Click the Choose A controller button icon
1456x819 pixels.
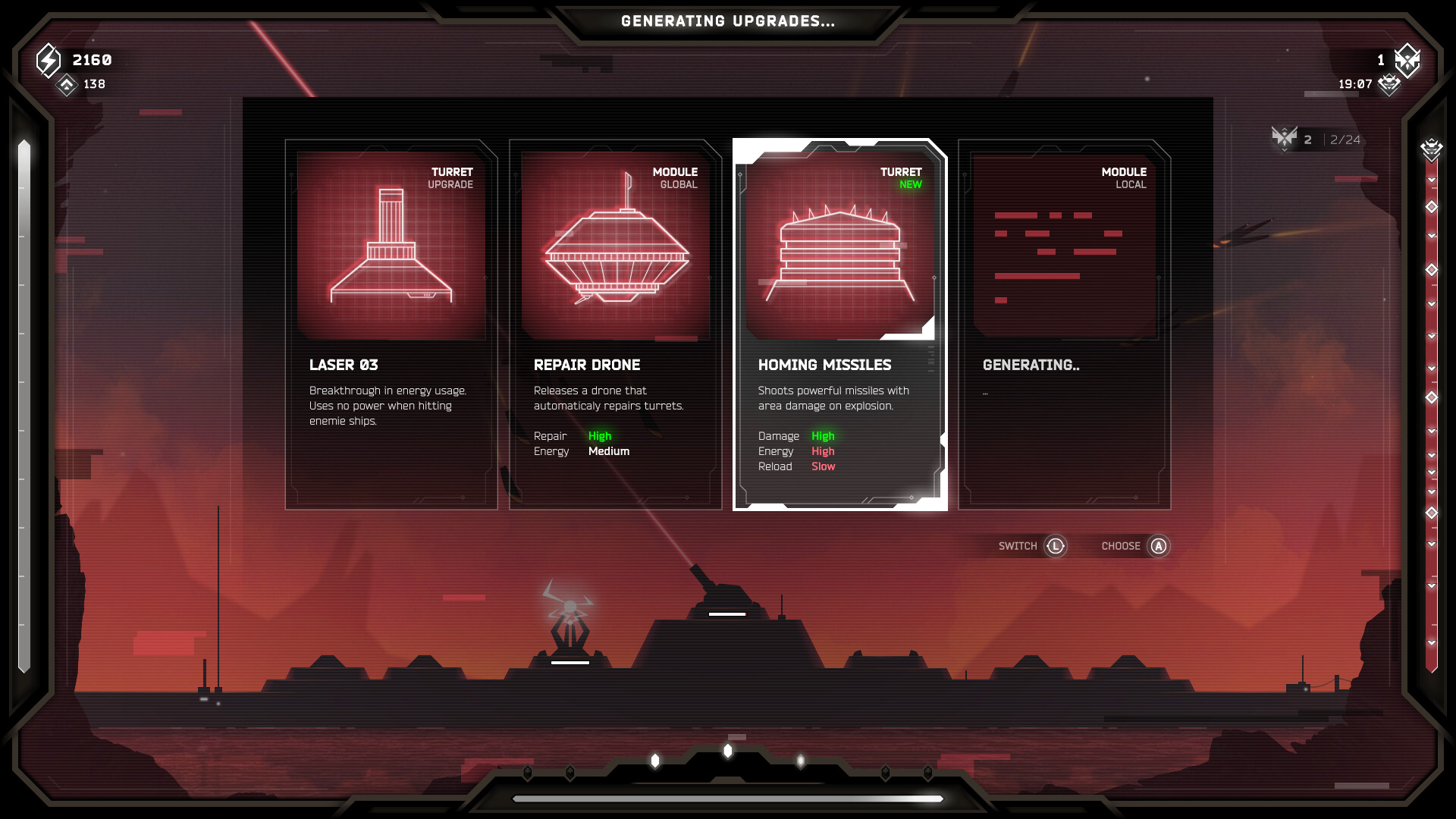[1158, 546]
